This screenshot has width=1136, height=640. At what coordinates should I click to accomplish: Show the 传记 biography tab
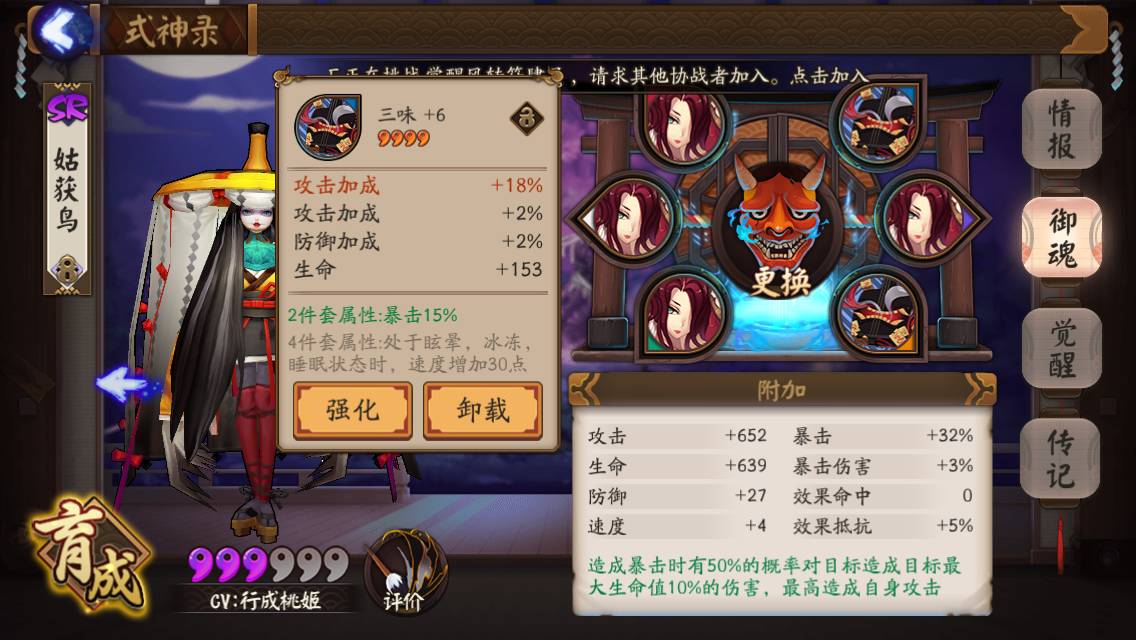click(x=1060, y=458)
